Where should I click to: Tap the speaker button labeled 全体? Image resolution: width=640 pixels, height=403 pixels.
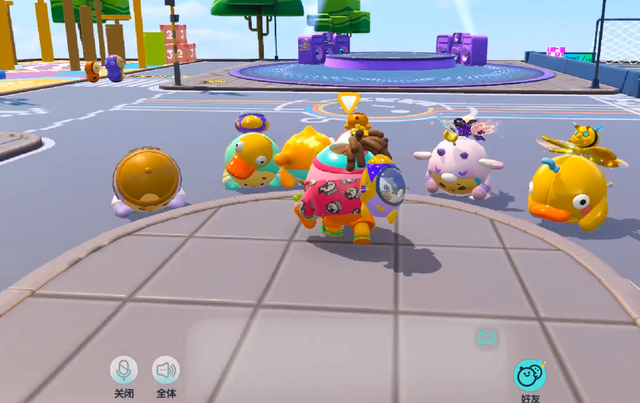(x=166, y=370)
